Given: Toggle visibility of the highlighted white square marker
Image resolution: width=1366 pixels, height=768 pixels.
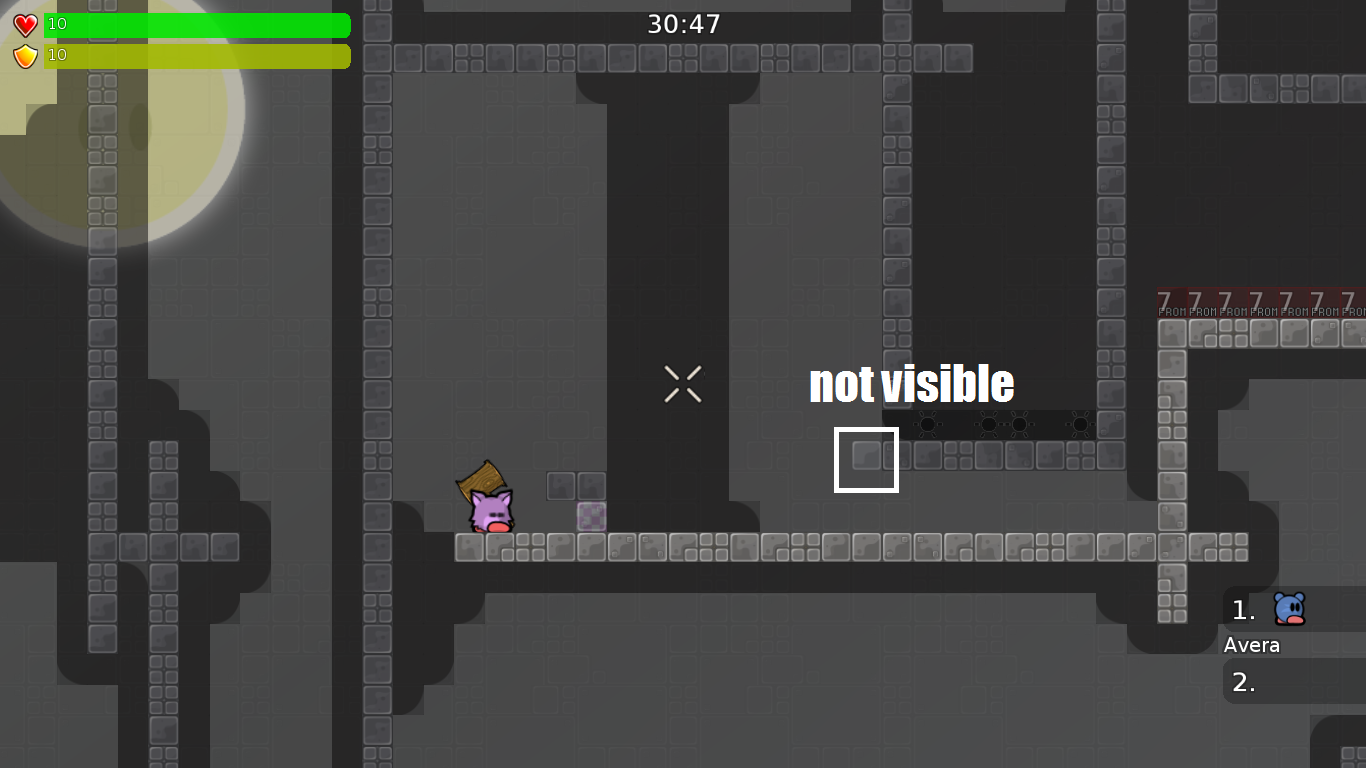Looking at the screenshot, I should (866, 458).
